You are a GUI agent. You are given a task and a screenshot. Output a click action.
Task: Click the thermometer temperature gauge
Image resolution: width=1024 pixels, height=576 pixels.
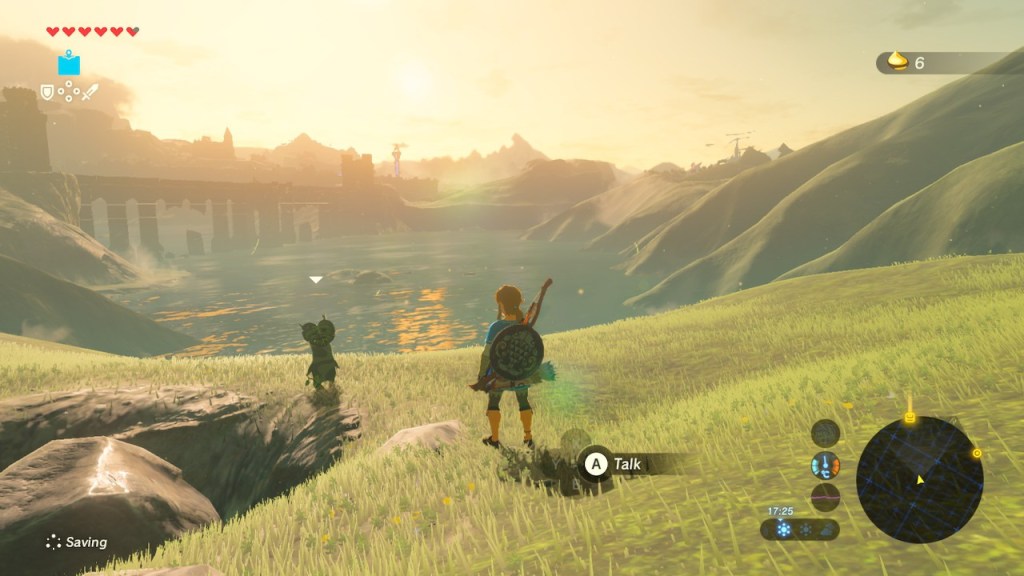pos(825,465)
